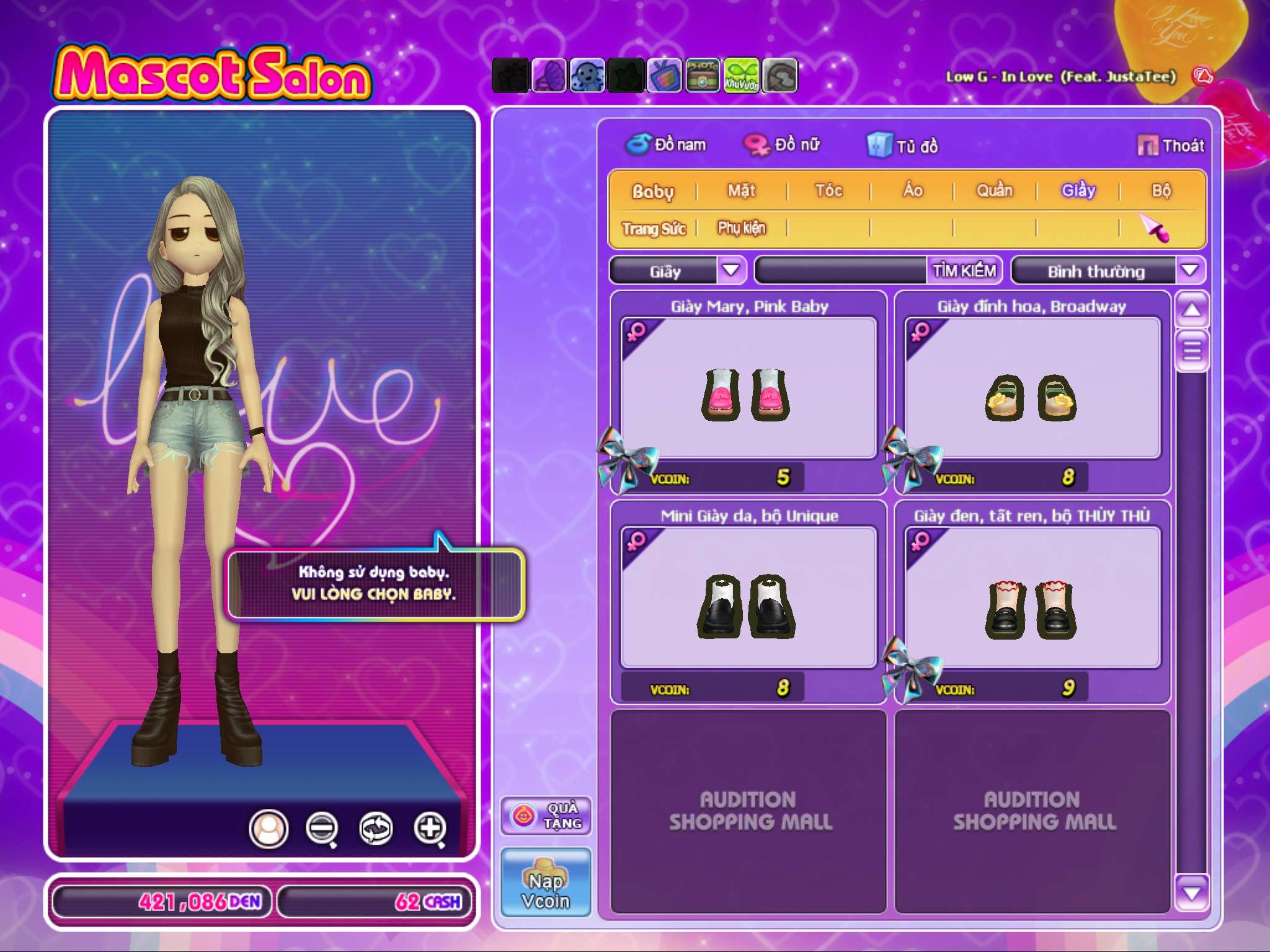Choose the Tóc hair tab
Viewport: 1270px width, 952px height.
point(828,190)
